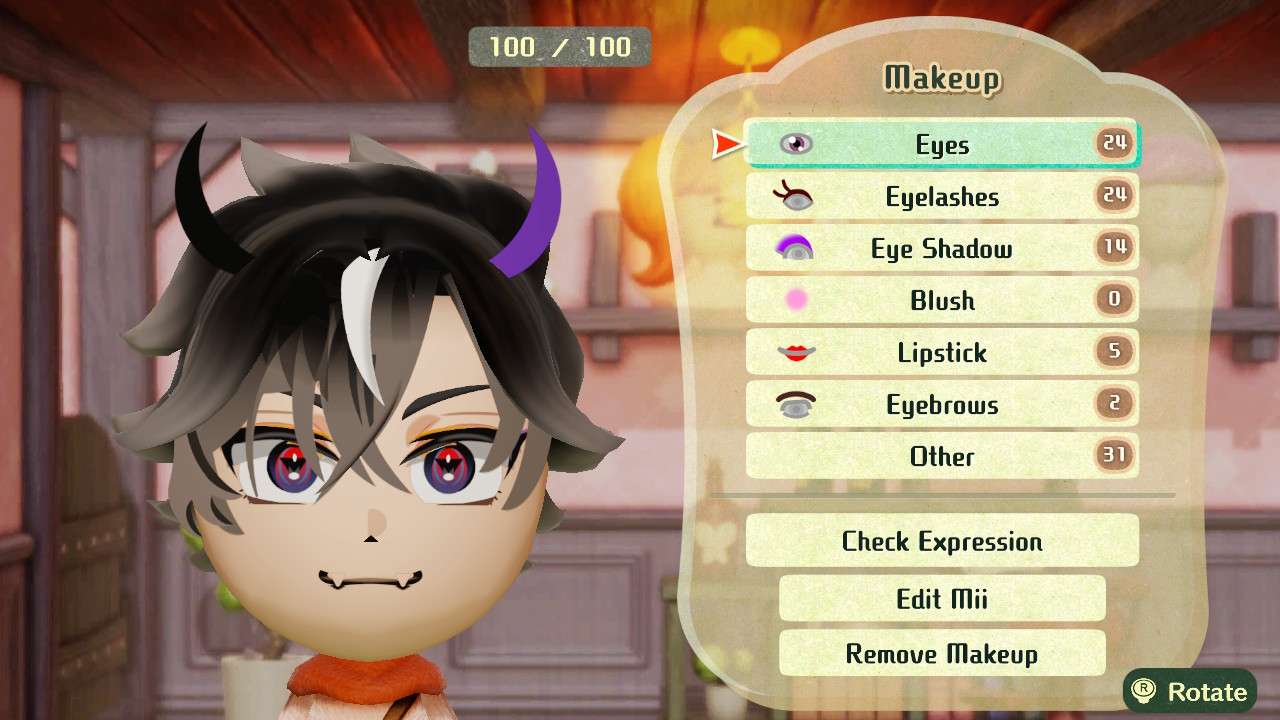Image resolution: width=1280 pixels, height=720 pixels.
Task: Open the Eyelashes makeup category
Action: coord(940,196)
